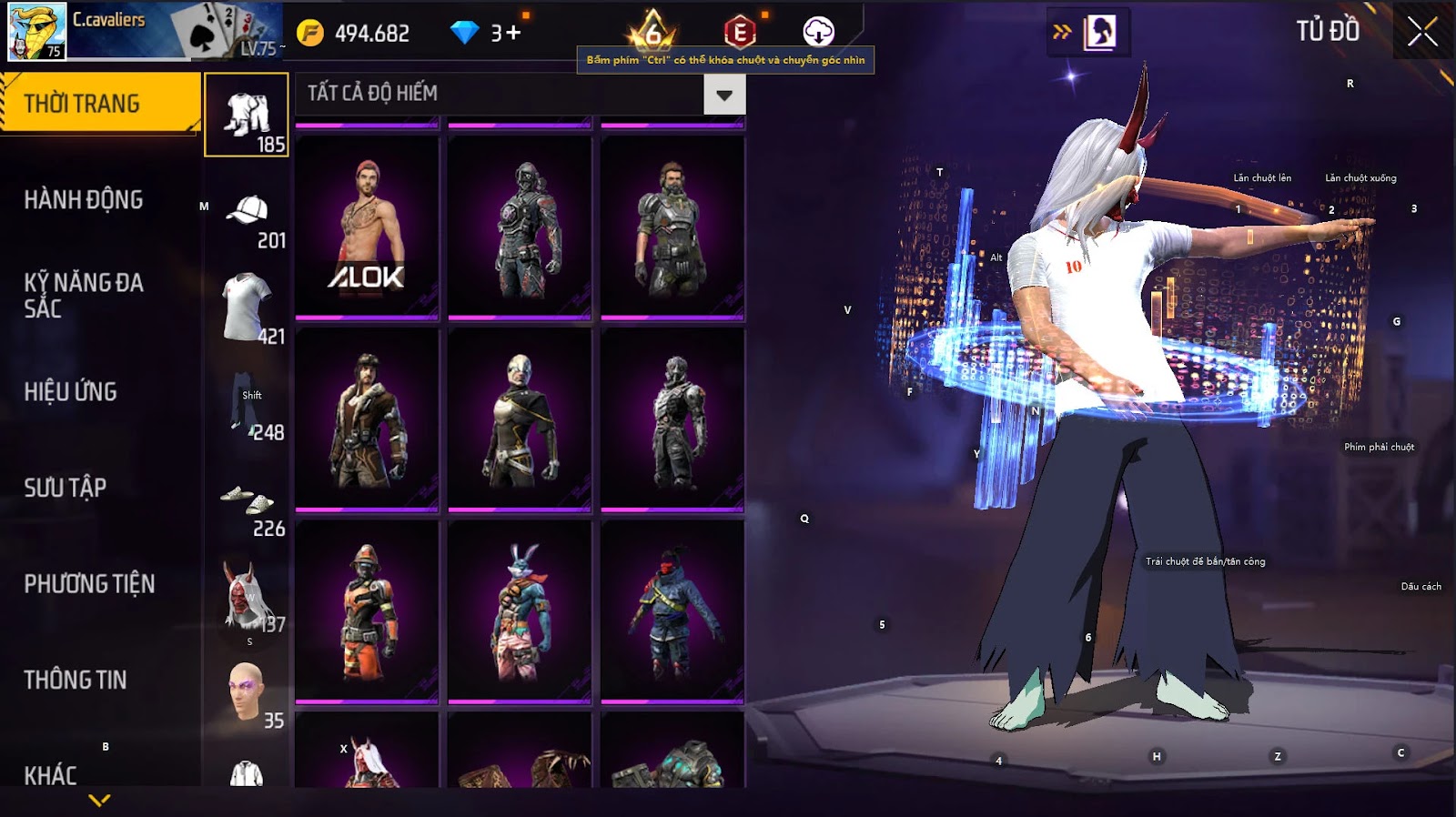The width and height of the screenshot is (1456, 817).
Task: Show the Thông Tin tab
Action: (x=76, y=680)
